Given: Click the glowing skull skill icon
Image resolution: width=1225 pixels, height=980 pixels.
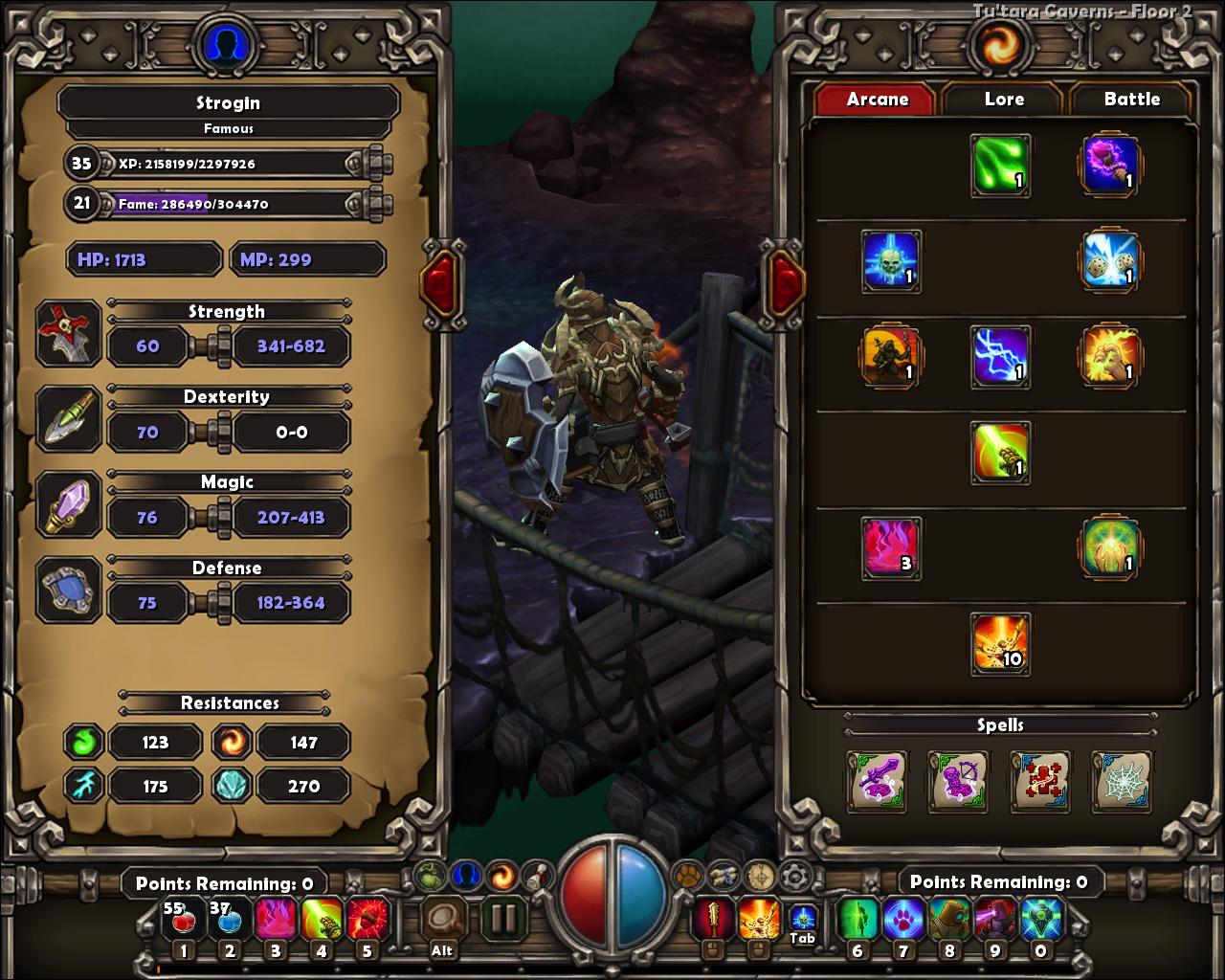Looking at the screenshot, I should (891, 261).
